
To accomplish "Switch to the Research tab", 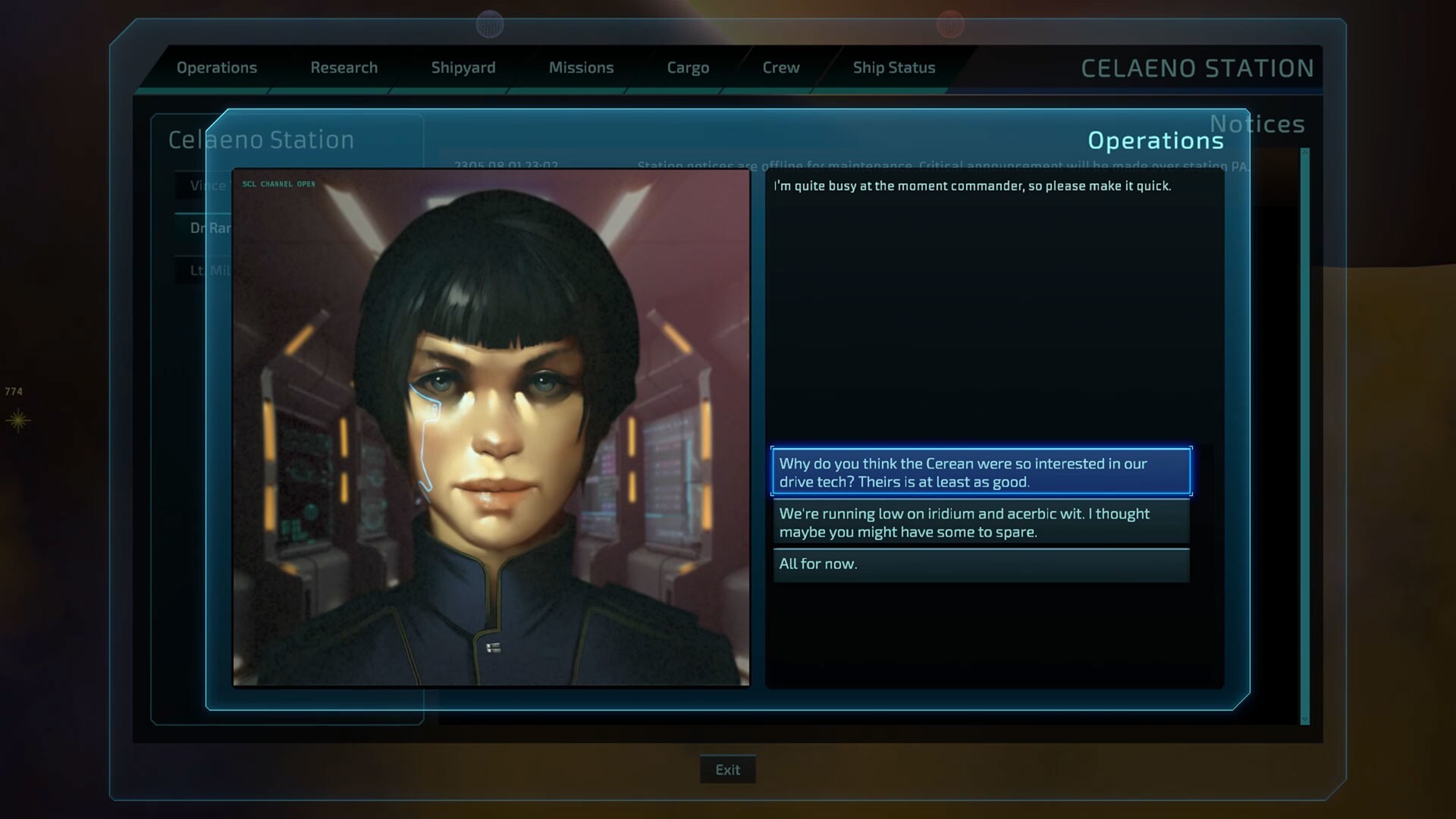I will [x=344, y=67].
